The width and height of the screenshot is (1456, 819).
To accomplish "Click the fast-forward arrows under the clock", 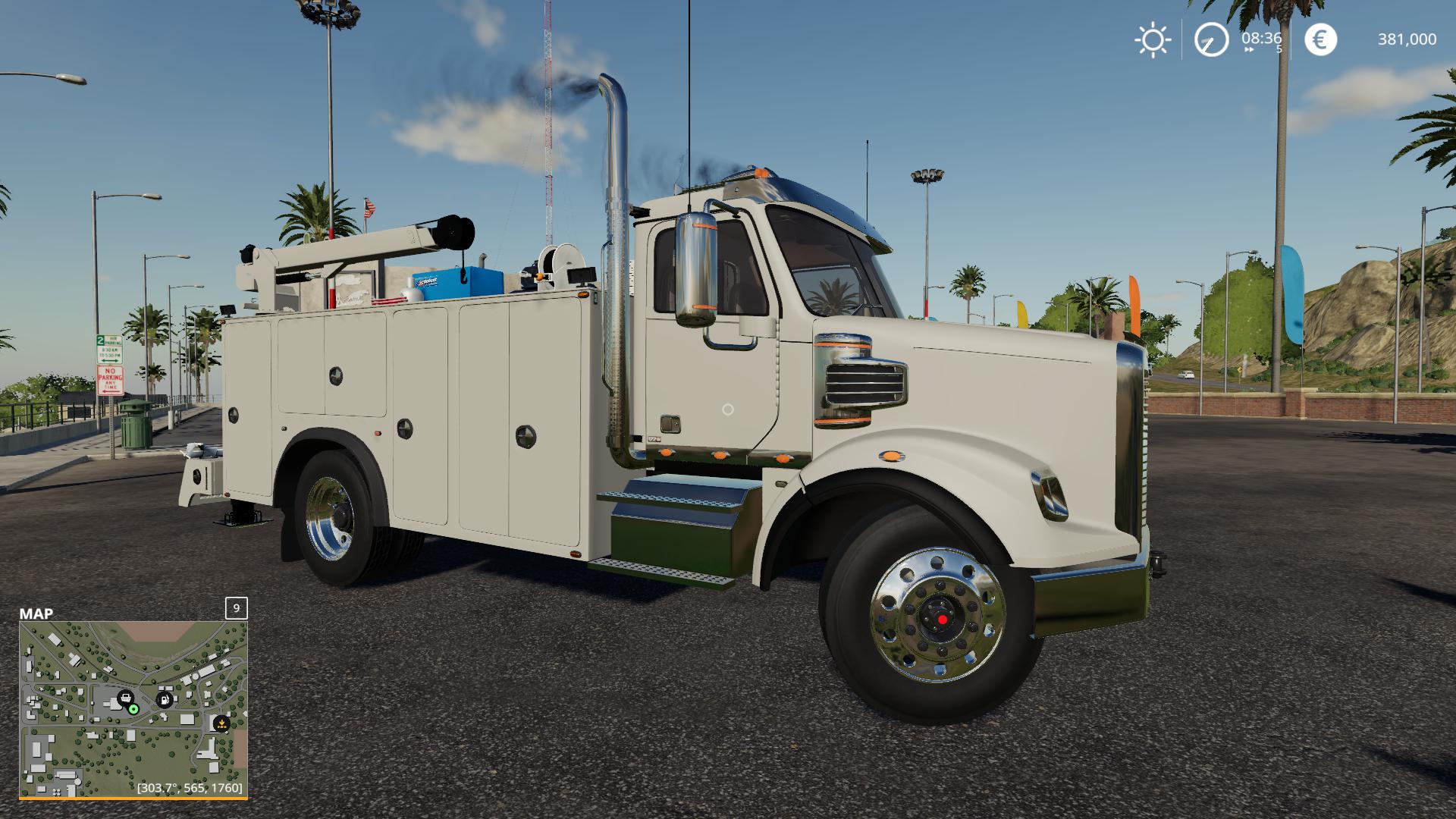I will click(x=1247, y=48).
